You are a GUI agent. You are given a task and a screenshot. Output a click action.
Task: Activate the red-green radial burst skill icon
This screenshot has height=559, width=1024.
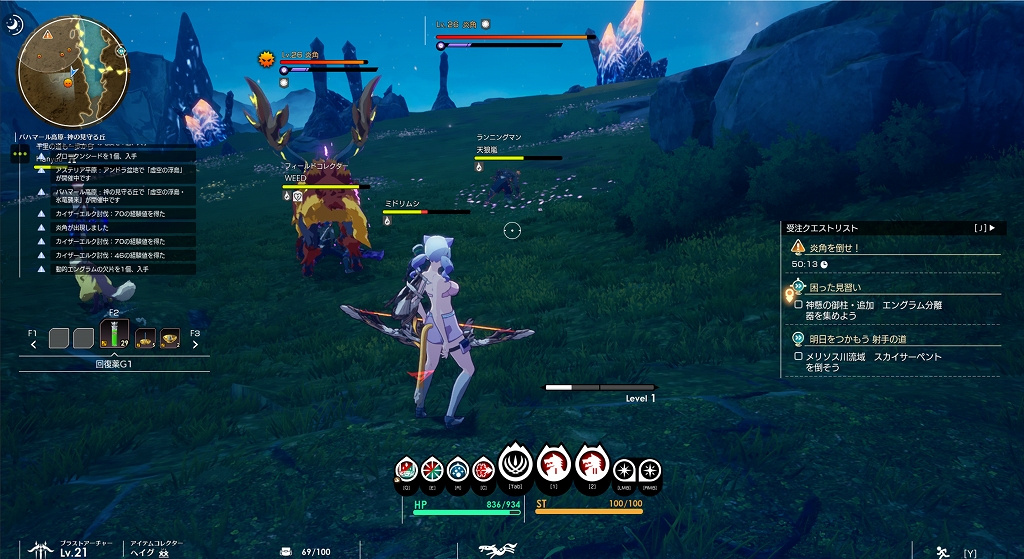[432, 468]
